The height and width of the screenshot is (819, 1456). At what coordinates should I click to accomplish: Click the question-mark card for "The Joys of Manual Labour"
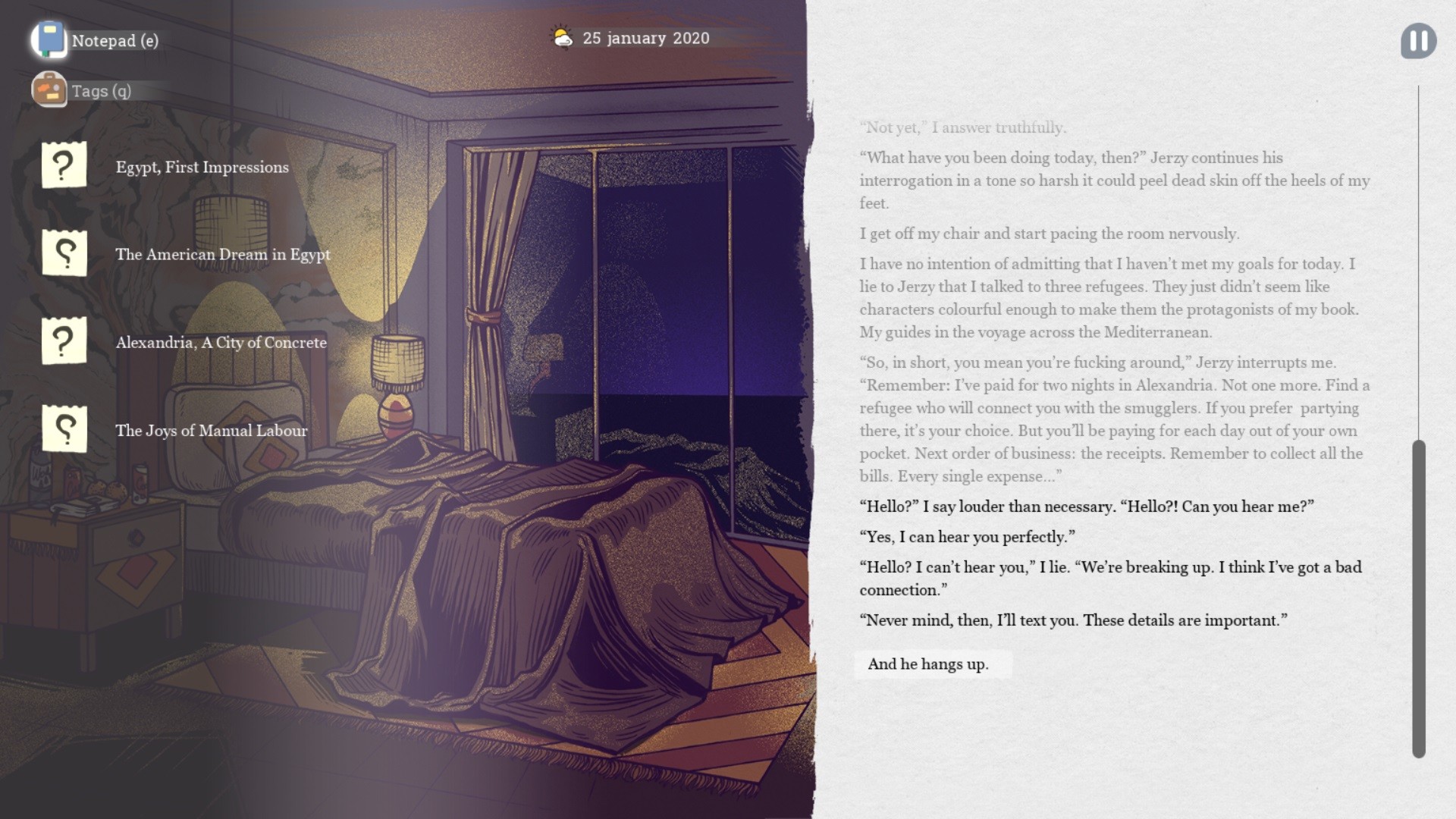pos(64,428)
